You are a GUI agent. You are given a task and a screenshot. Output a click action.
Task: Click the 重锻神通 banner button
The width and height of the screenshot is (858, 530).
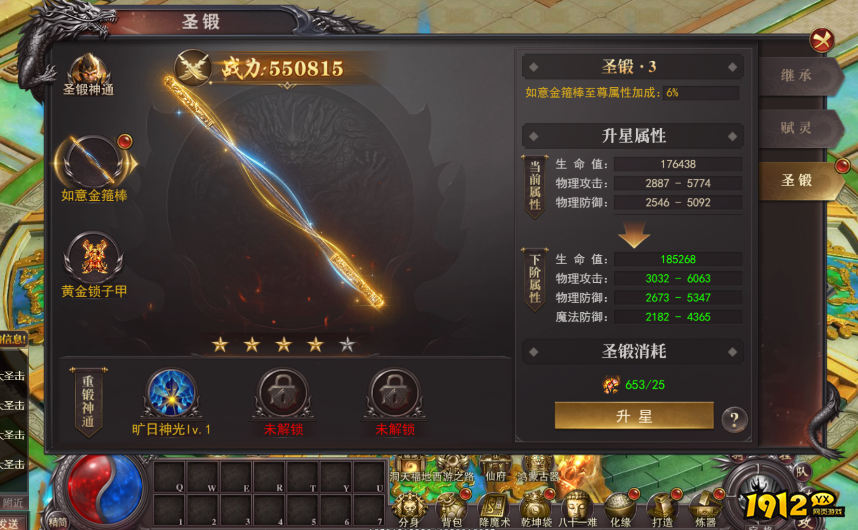pyautogui.click(x=89, y=399)
